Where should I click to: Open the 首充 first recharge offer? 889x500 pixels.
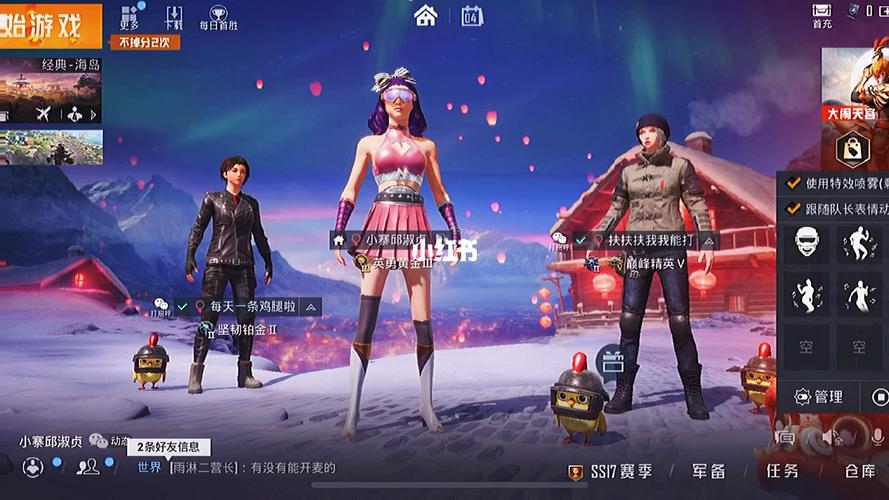pos(821,14)
